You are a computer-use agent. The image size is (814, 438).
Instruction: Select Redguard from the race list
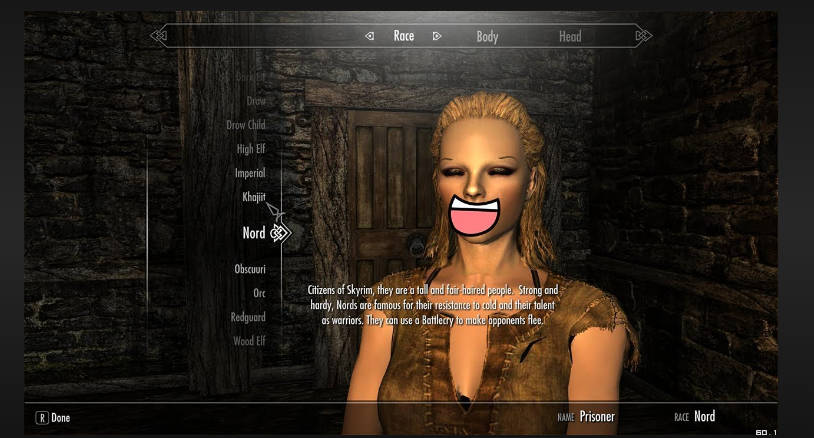point(248,317)
